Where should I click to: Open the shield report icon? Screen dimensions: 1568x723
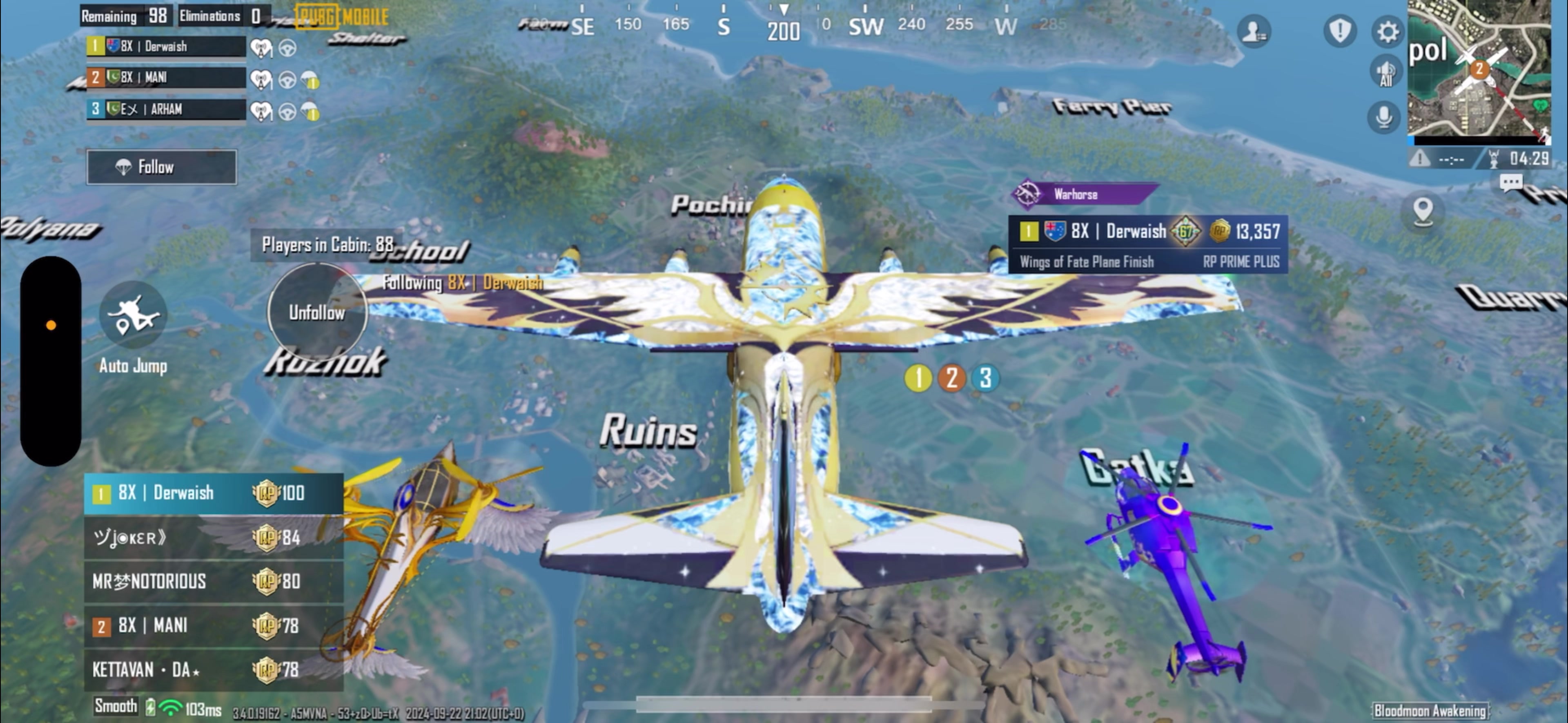[1340, 31]
